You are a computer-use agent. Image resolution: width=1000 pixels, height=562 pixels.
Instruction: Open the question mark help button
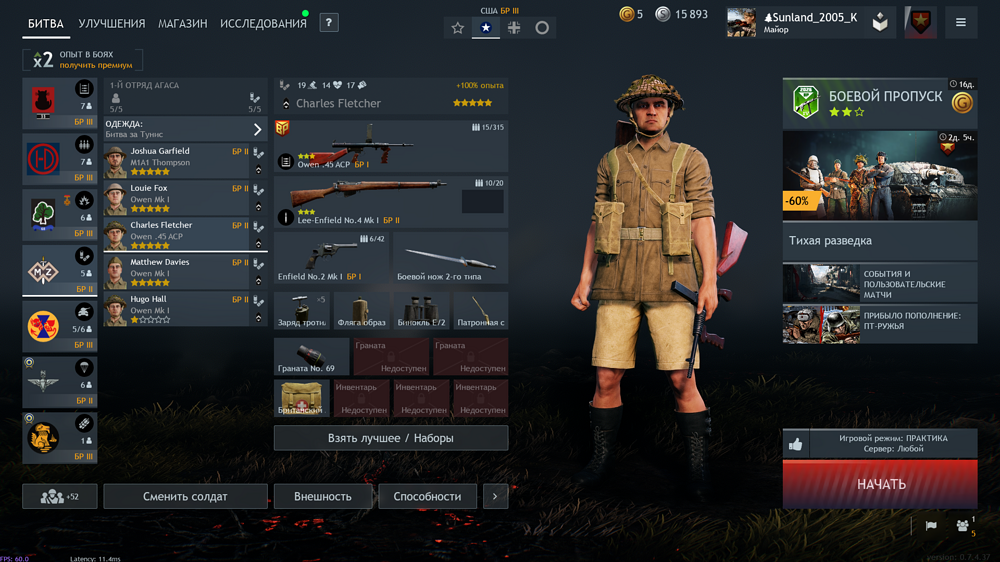[x=329, y=22]
